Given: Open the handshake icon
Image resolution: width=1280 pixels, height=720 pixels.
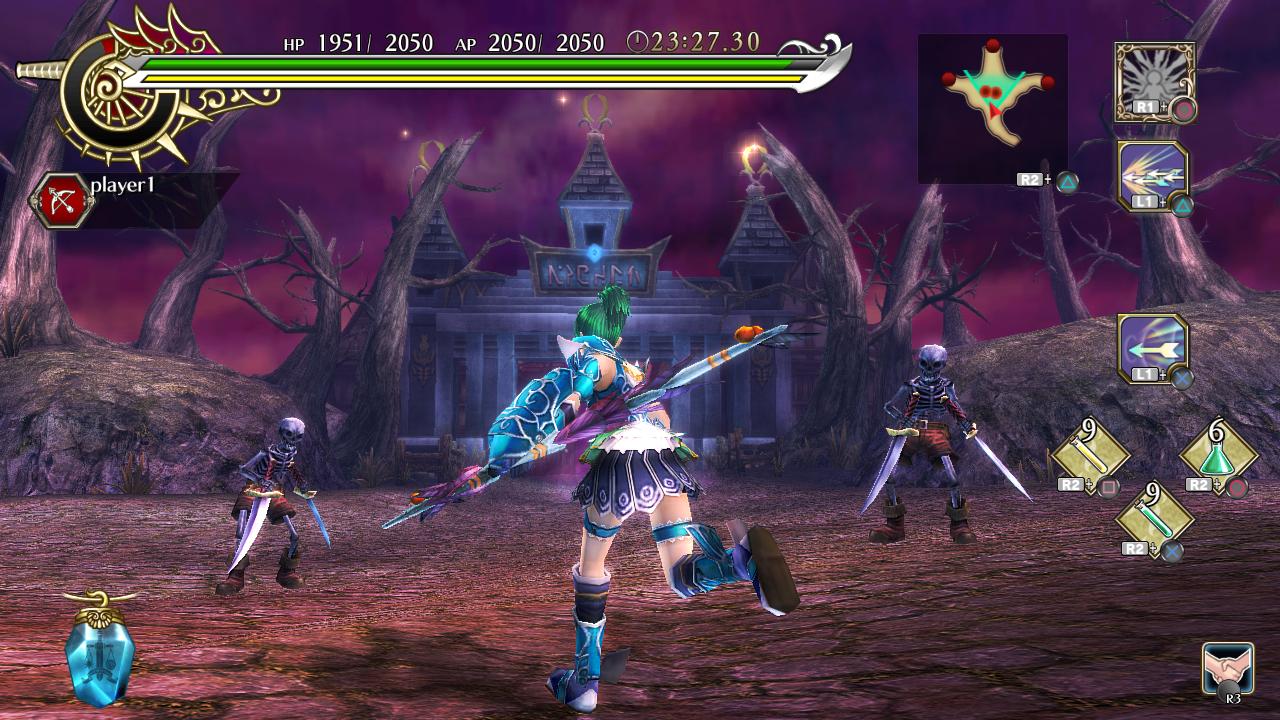Looking at the screenshot, I should pos(1229,668).
